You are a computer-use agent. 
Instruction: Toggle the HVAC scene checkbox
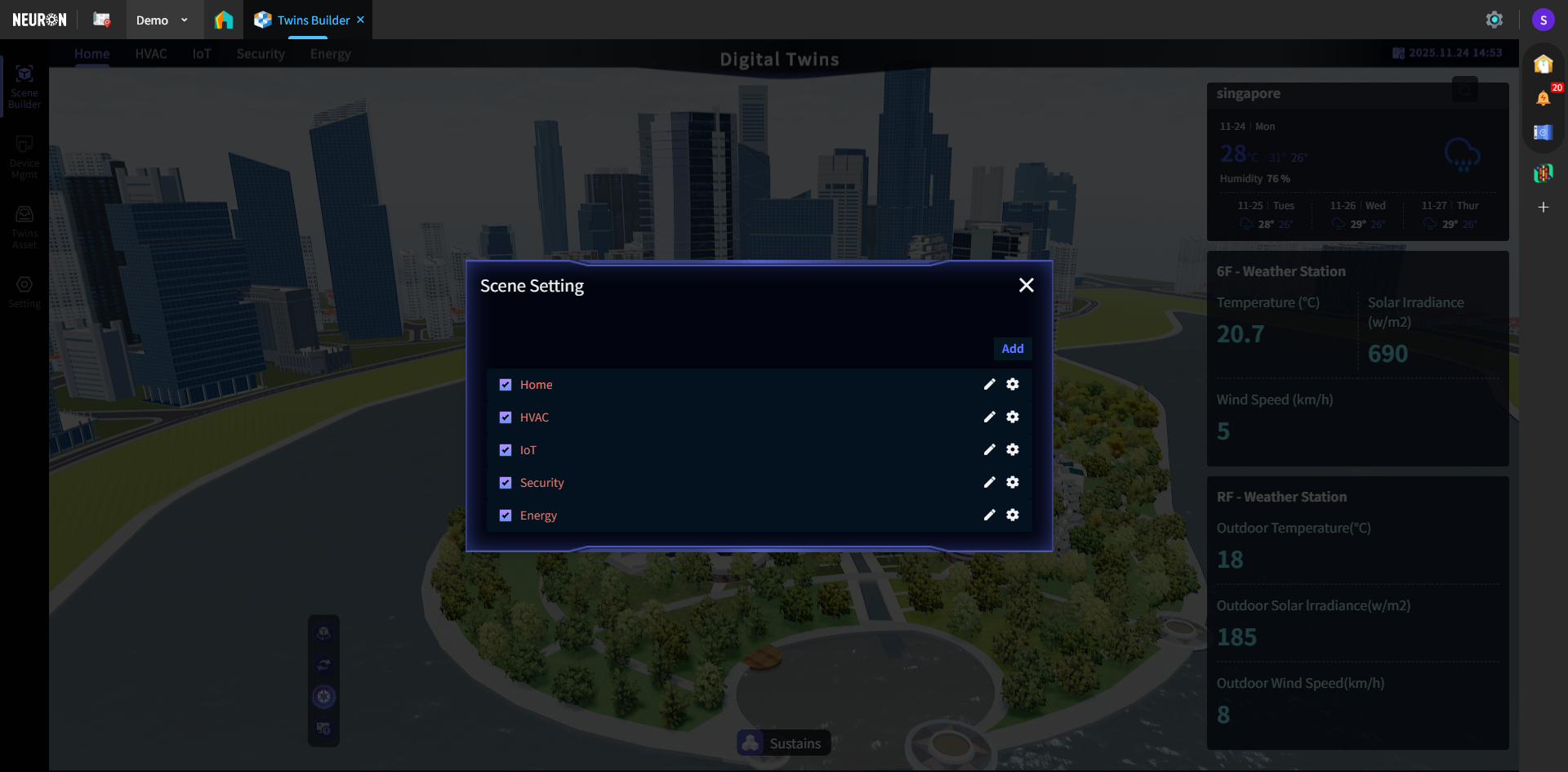click(506, 417)
